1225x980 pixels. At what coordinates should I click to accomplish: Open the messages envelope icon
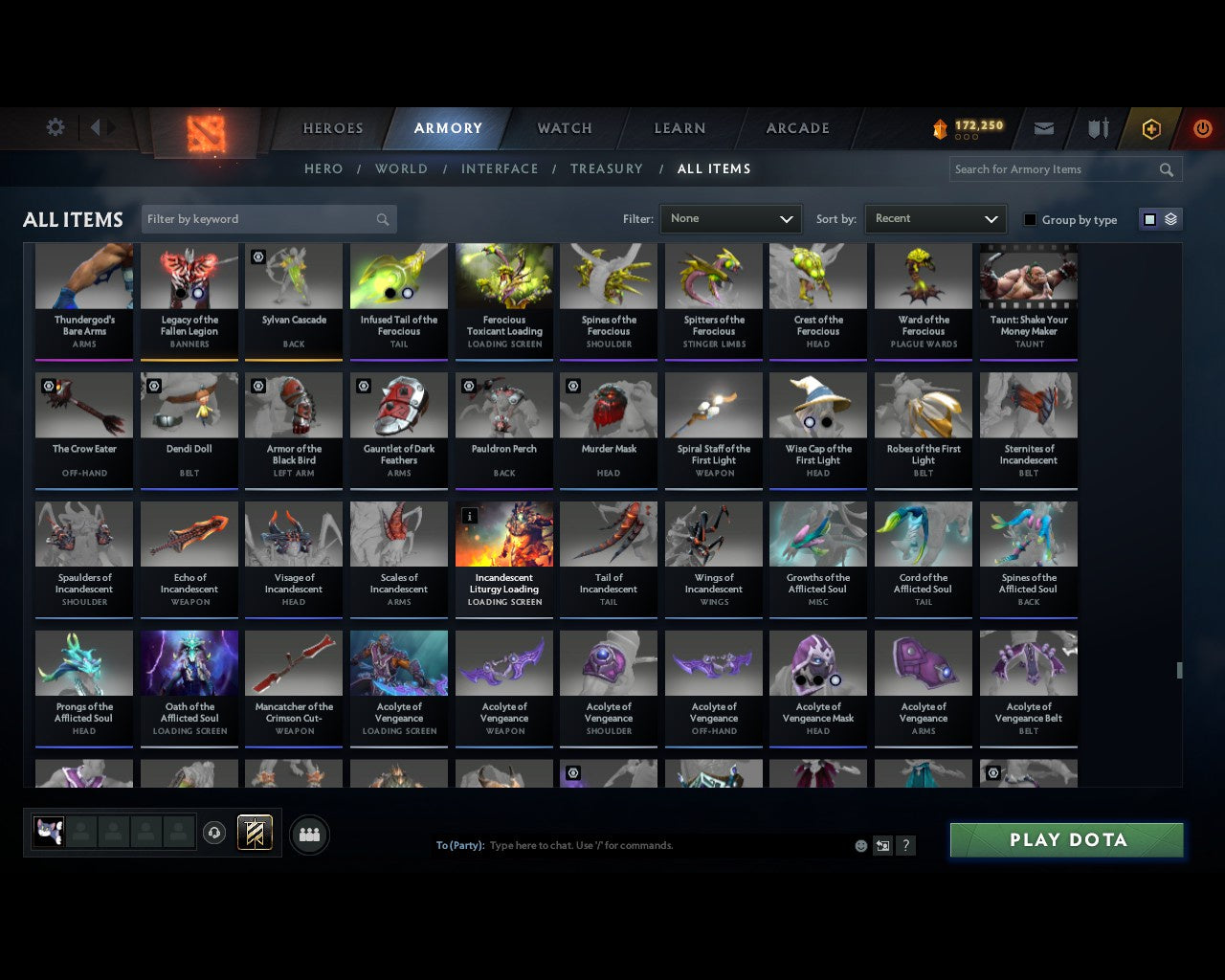1043,127
